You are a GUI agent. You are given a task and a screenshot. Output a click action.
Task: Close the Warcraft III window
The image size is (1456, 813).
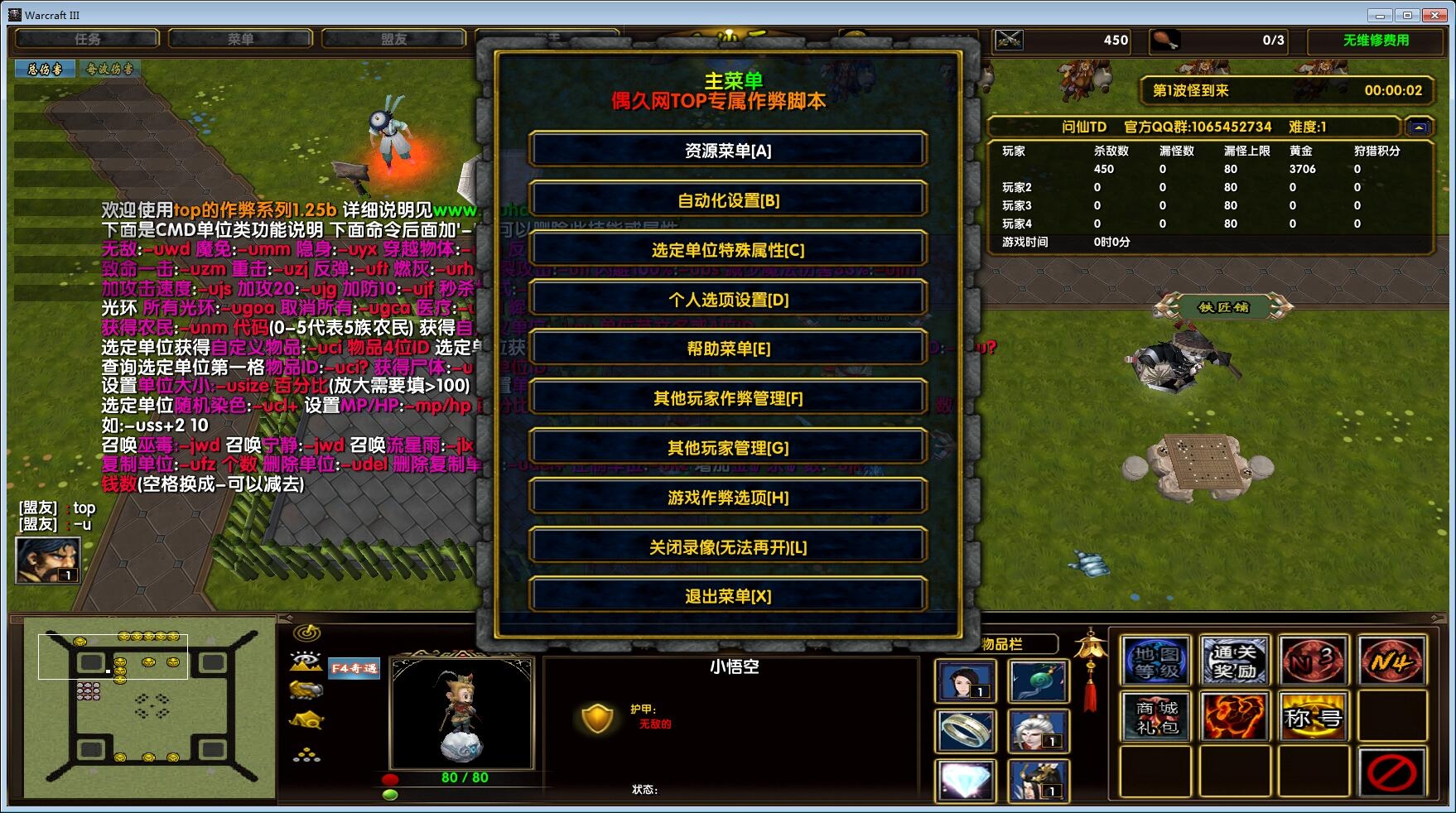(1434, 15)
